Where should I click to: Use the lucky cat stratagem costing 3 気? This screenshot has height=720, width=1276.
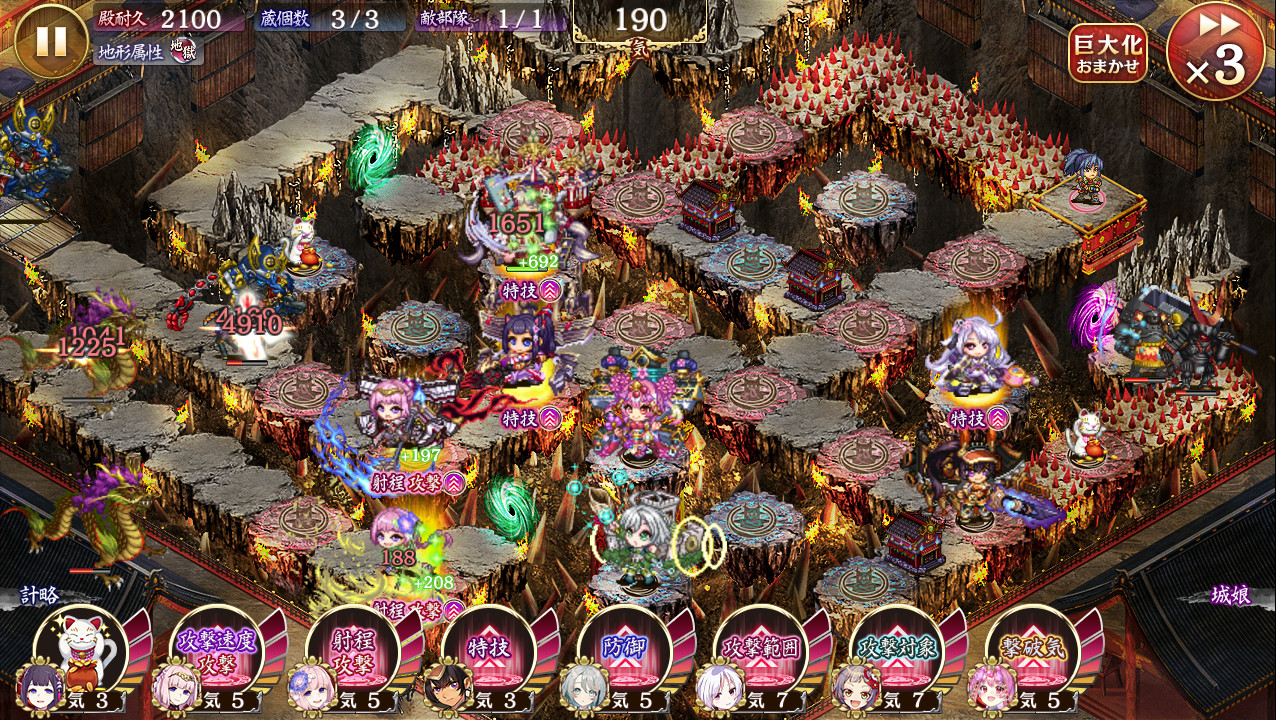click(x=81, y=649)
